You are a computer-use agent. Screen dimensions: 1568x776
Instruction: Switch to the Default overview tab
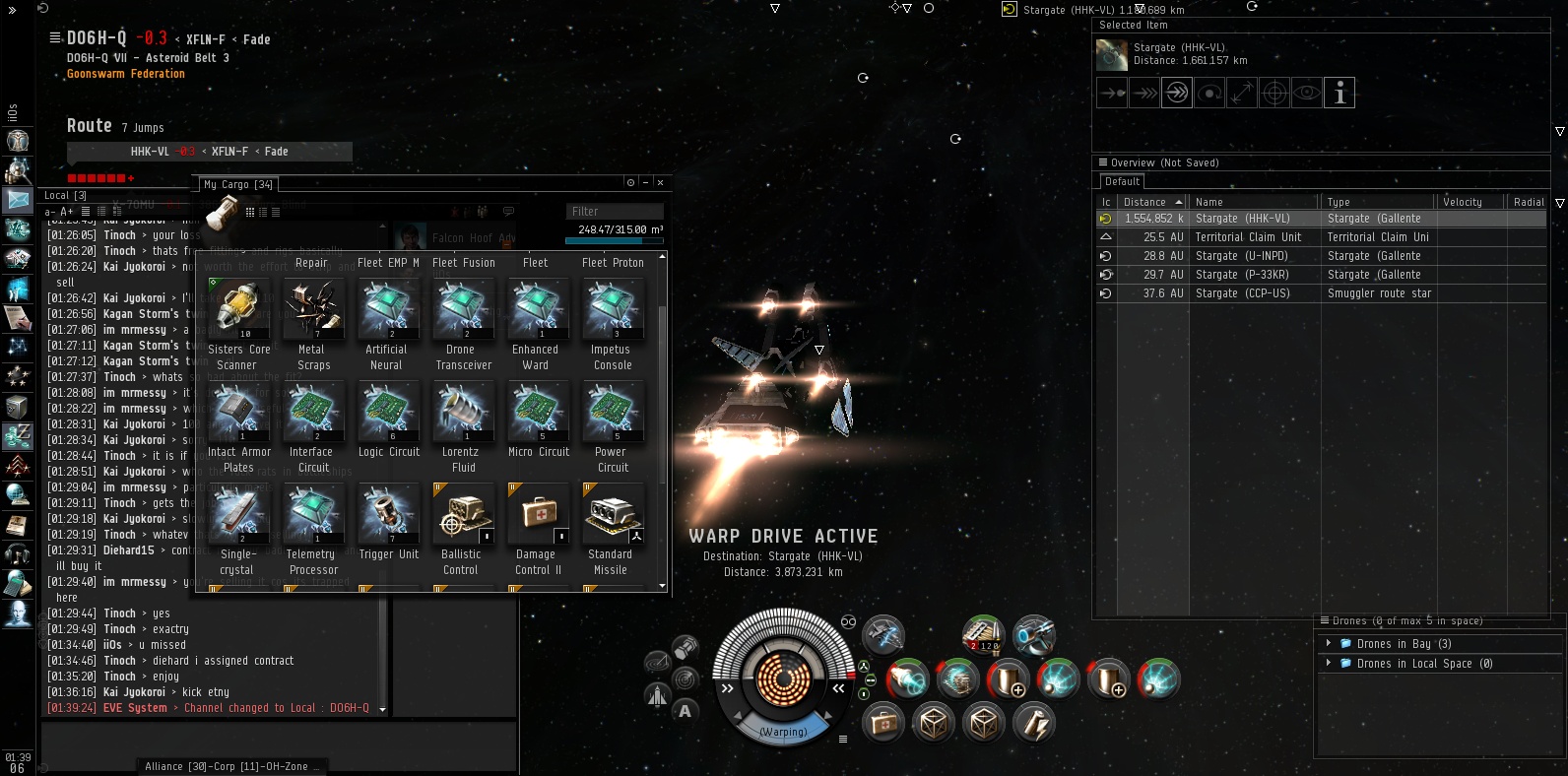tap(1122, 182)
